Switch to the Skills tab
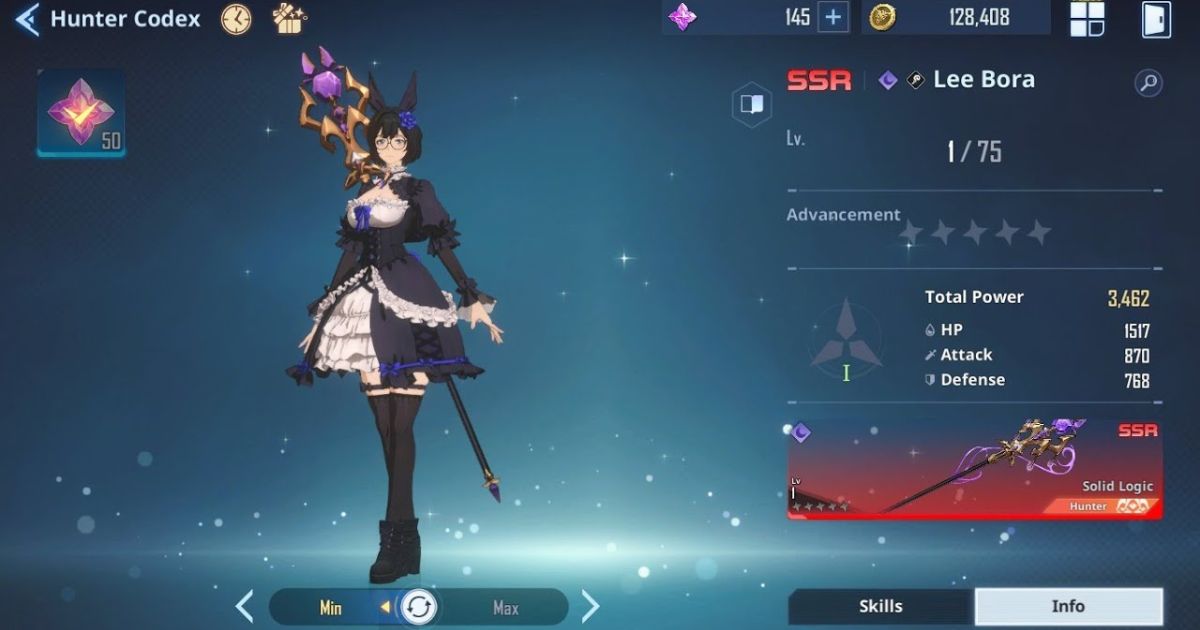 (880, 606)
